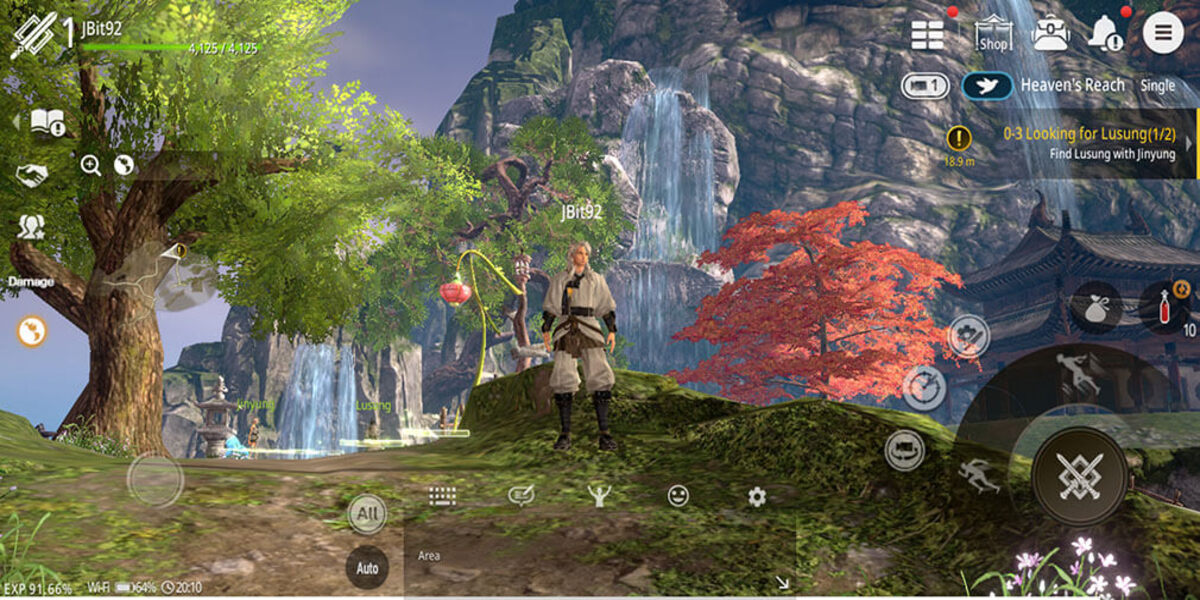Click the orange globe button

(x=32, y=332)
